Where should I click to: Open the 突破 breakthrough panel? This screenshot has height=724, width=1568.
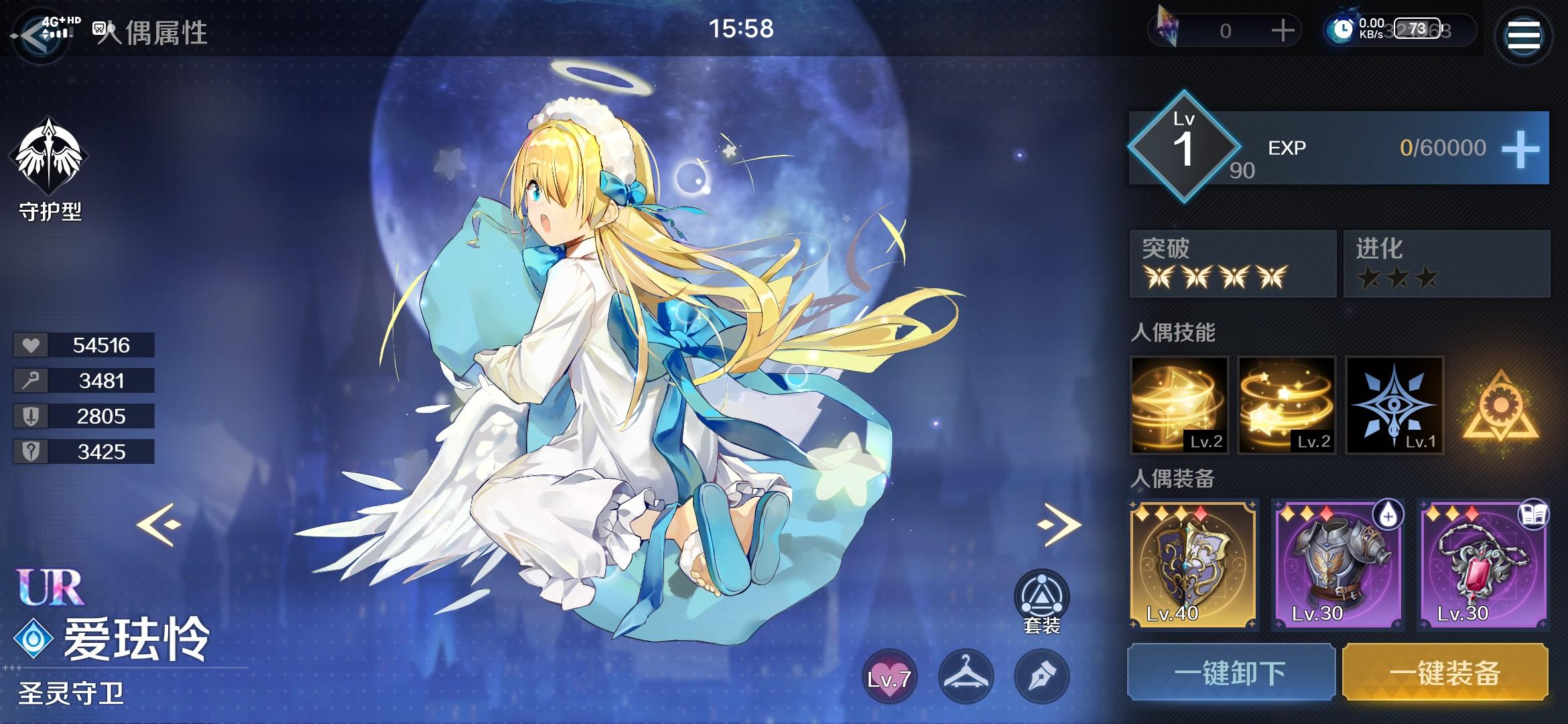1232,263
